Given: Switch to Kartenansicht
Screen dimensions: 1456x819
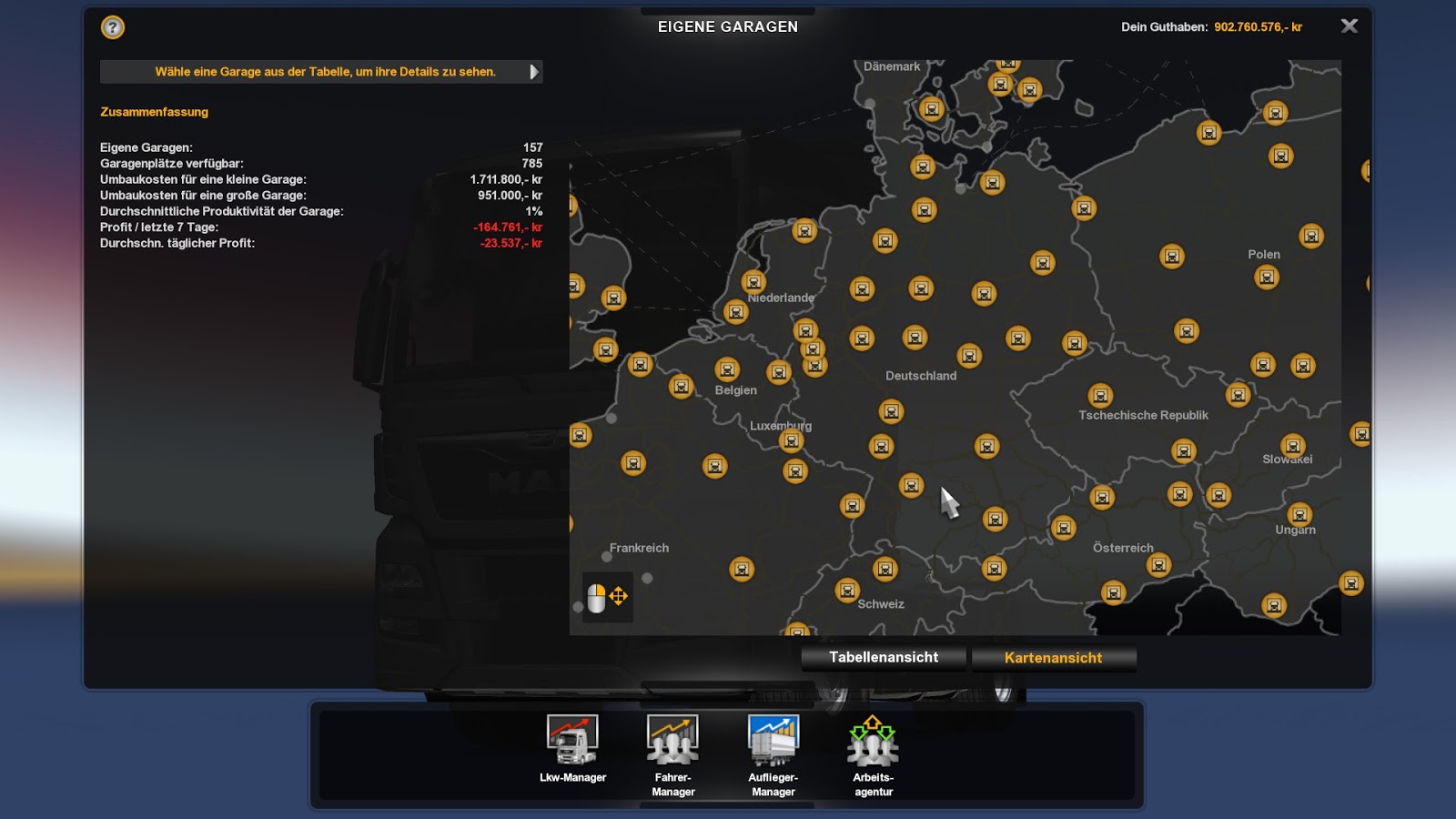Looking at the screenshot, I should click(x=1054, y=657).
